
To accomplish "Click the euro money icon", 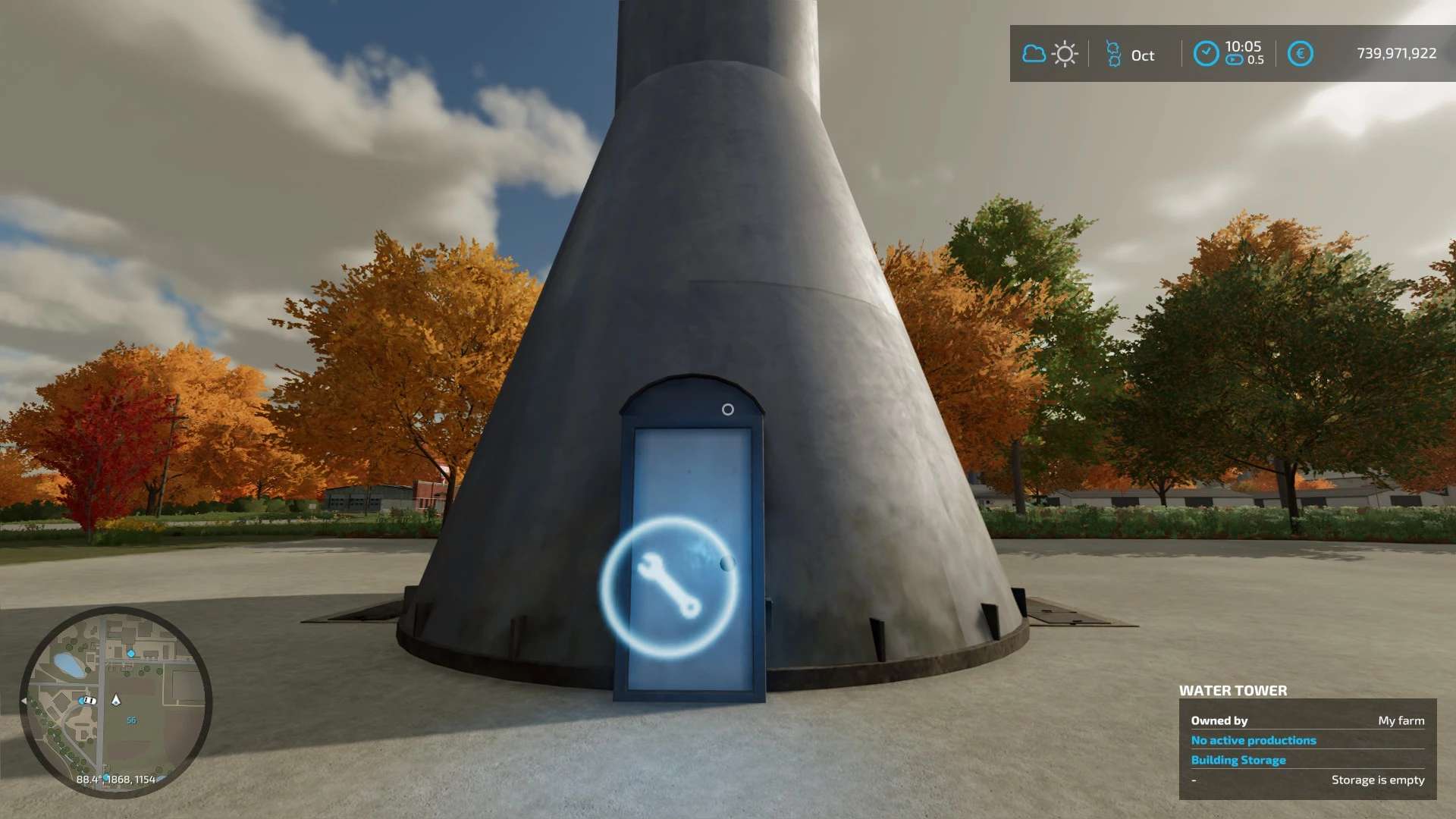I will pos(1300,54).
